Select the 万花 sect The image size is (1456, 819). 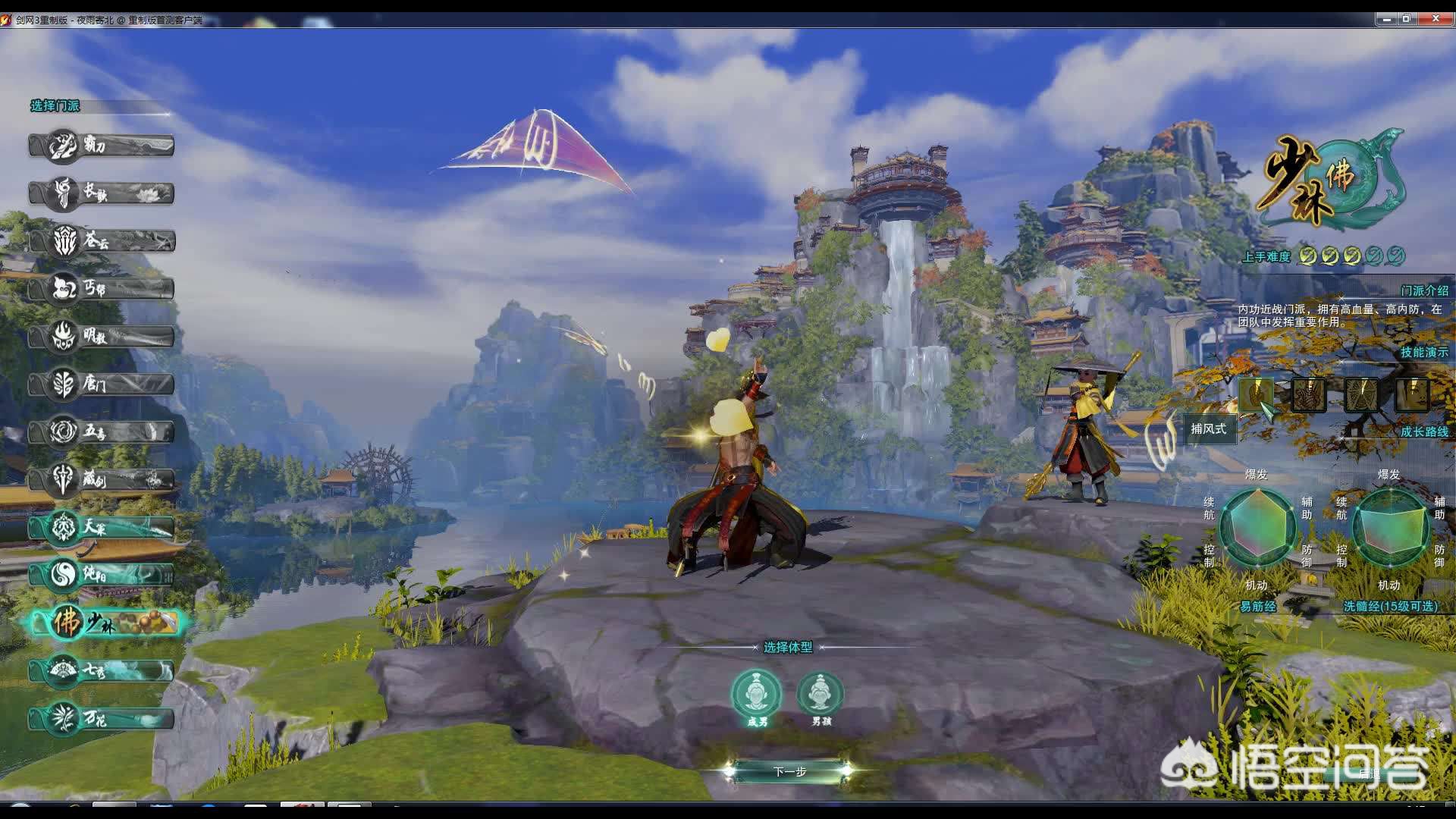[101, 718]
